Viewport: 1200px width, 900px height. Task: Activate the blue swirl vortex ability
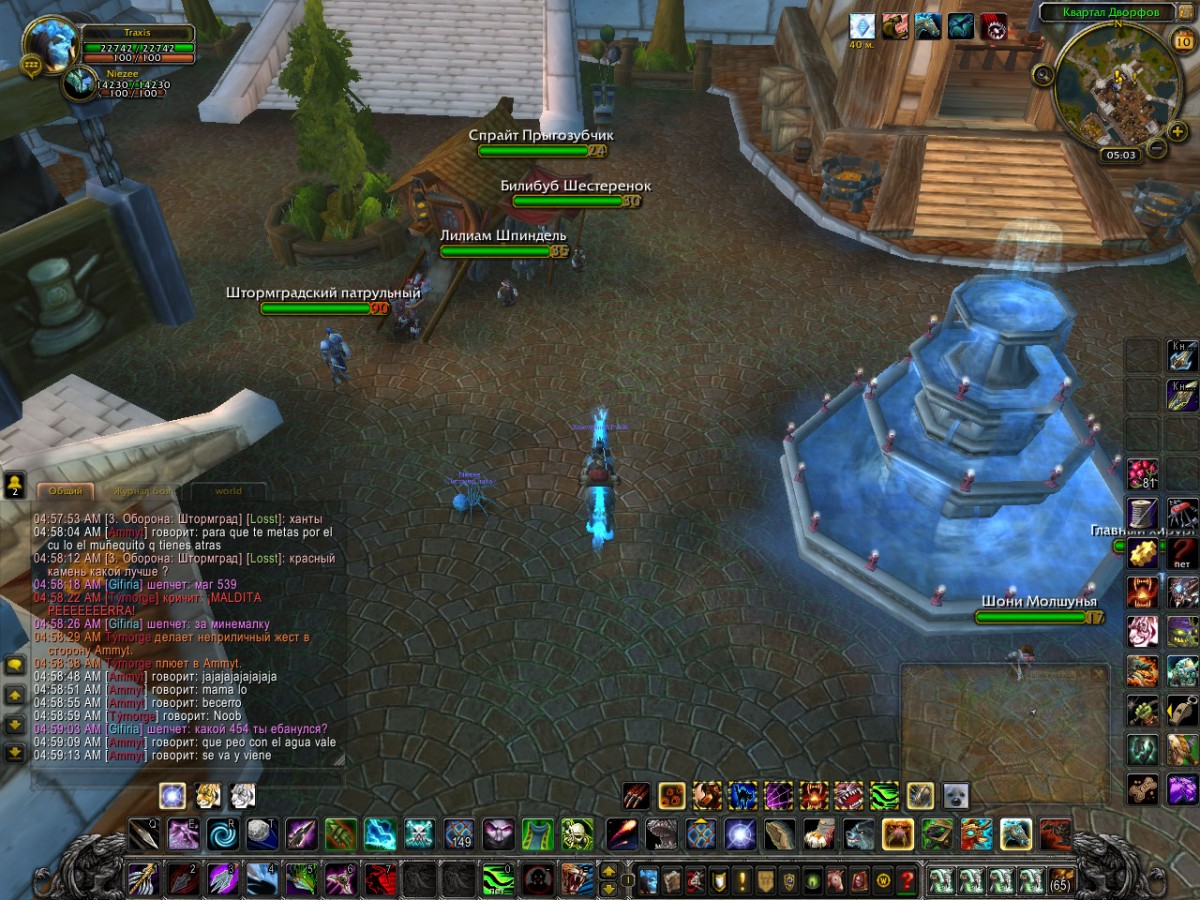pyautogui.click(x=221, y=833)
